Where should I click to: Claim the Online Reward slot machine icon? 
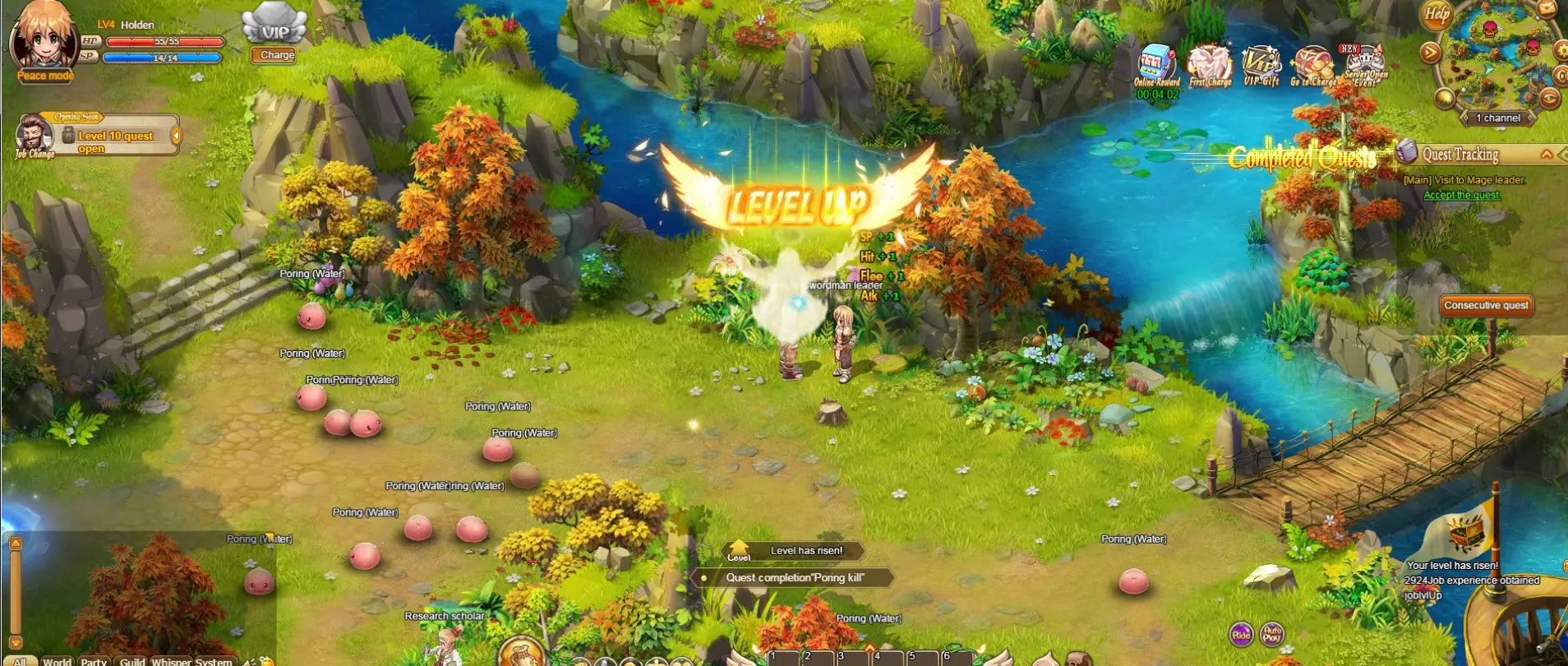pyautogui.click(x=1156, y=64)
